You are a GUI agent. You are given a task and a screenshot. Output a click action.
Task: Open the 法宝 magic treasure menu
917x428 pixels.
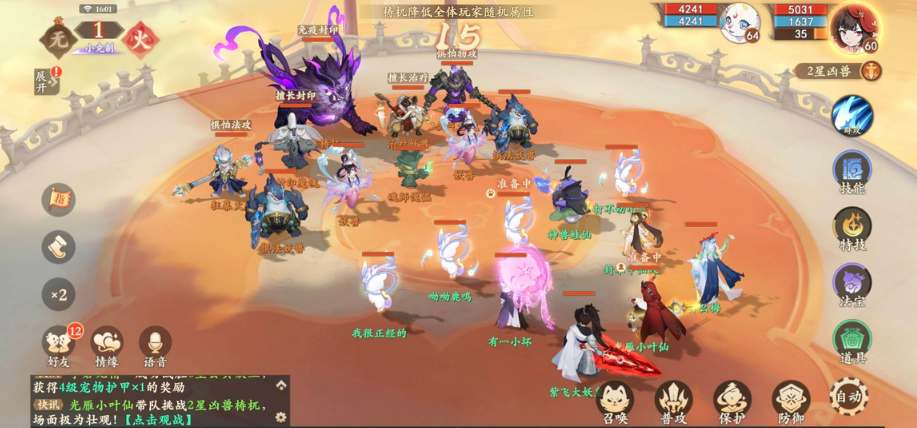pos(852,283)
